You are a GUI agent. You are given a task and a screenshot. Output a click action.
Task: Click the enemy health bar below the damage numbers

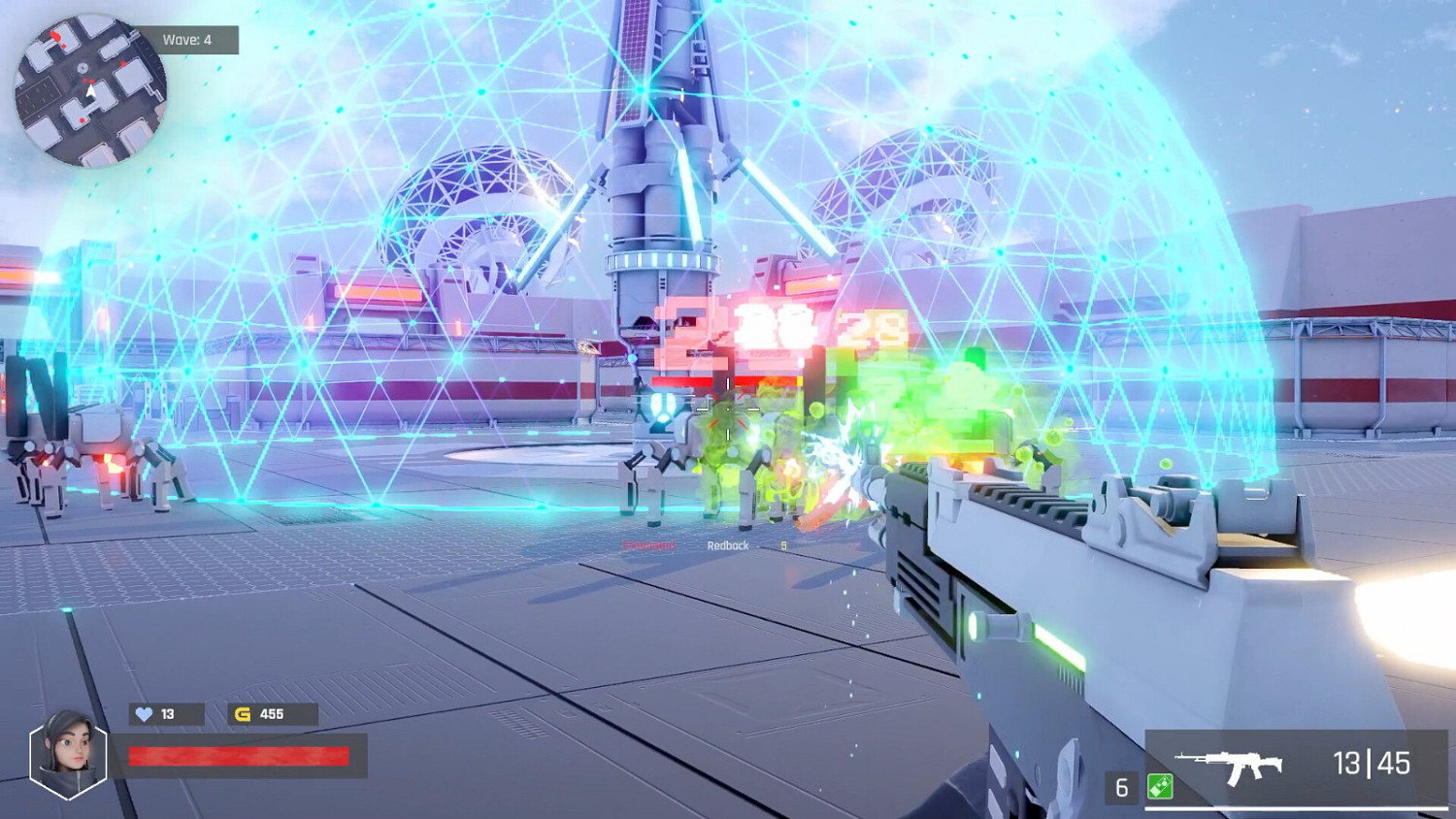(727, 380)
